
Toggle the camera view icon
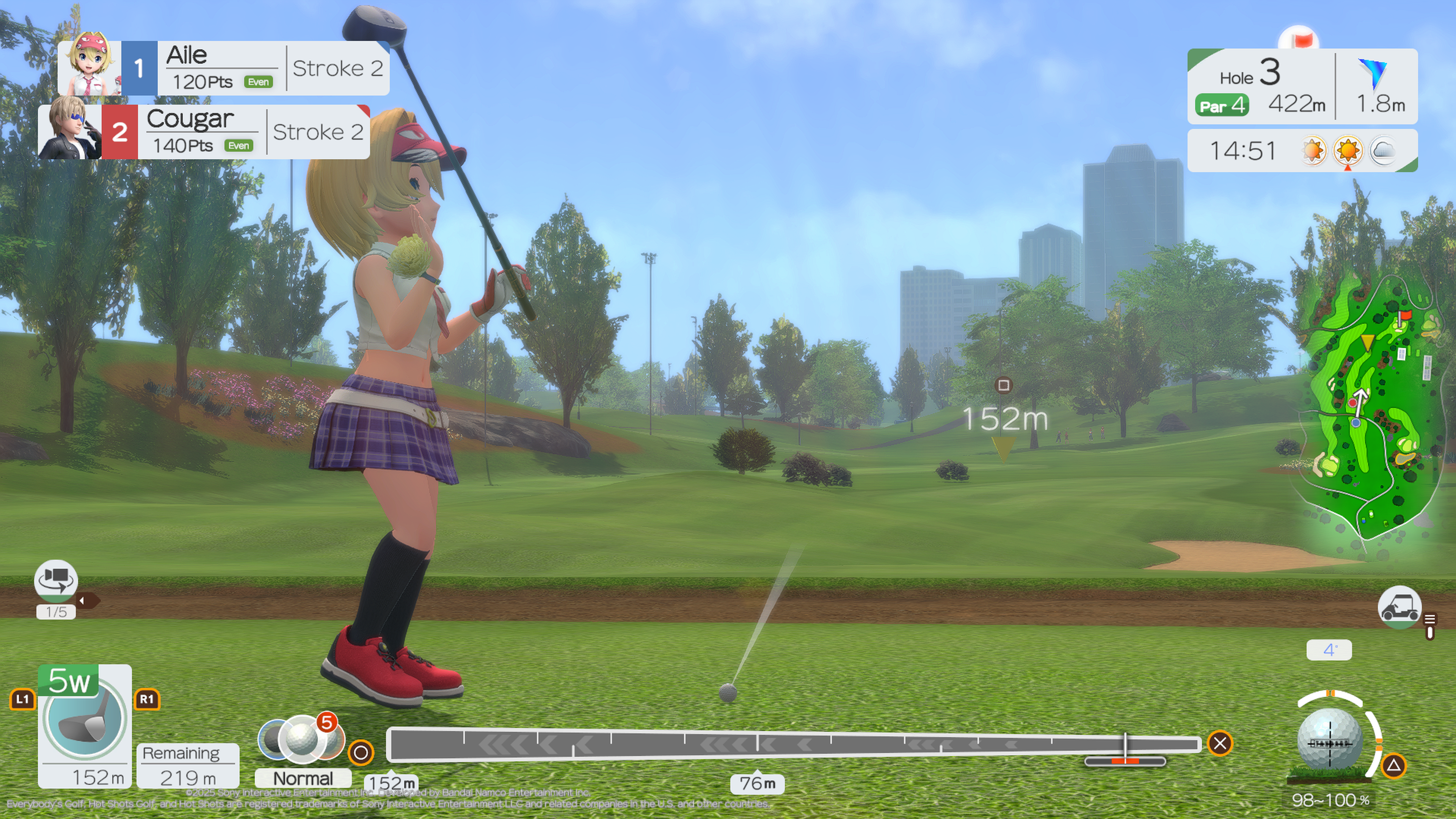tap(55, 581)
